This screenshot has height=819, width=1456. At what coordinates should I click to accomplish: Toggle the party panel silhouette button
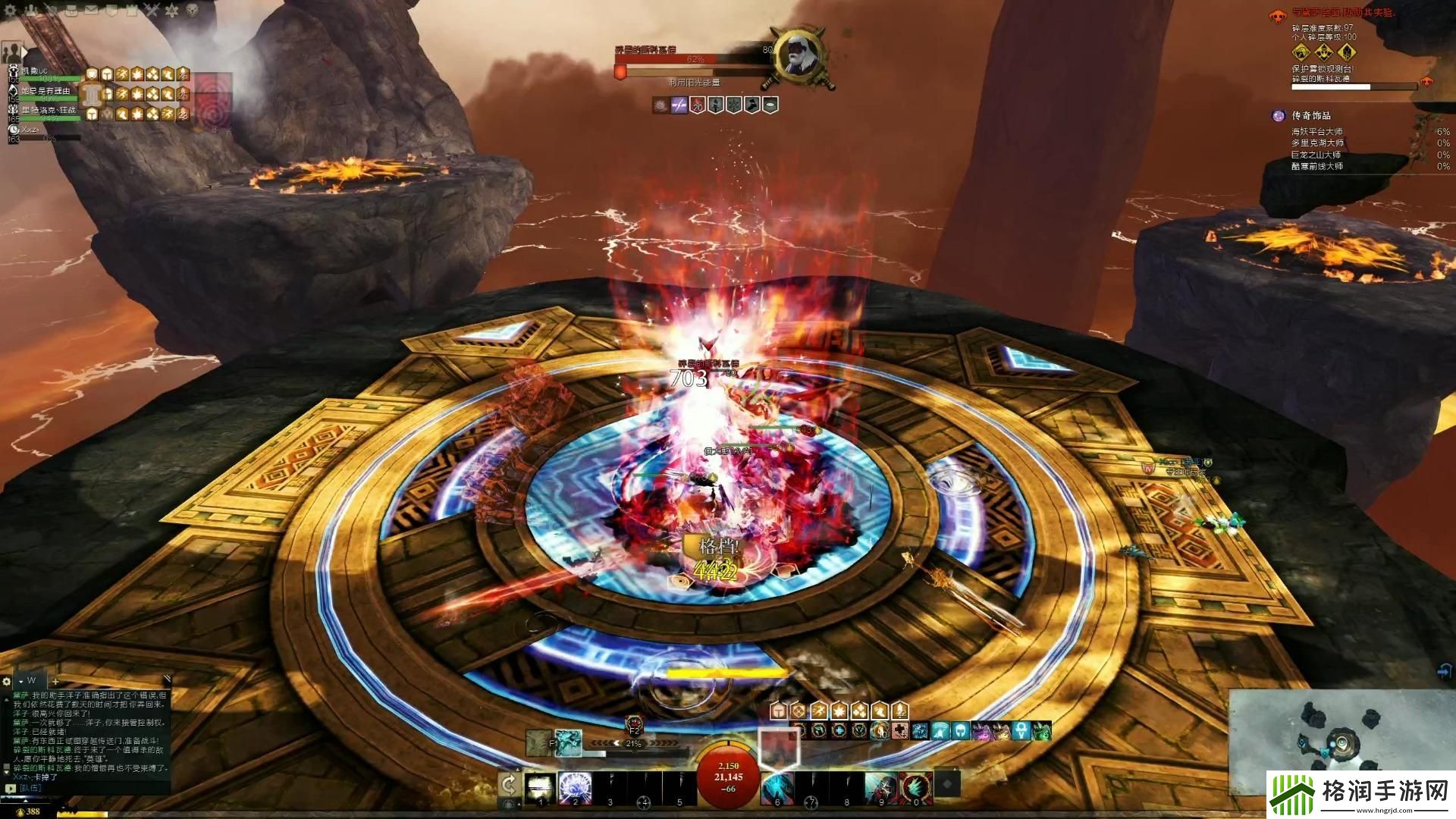pos(11,52)
